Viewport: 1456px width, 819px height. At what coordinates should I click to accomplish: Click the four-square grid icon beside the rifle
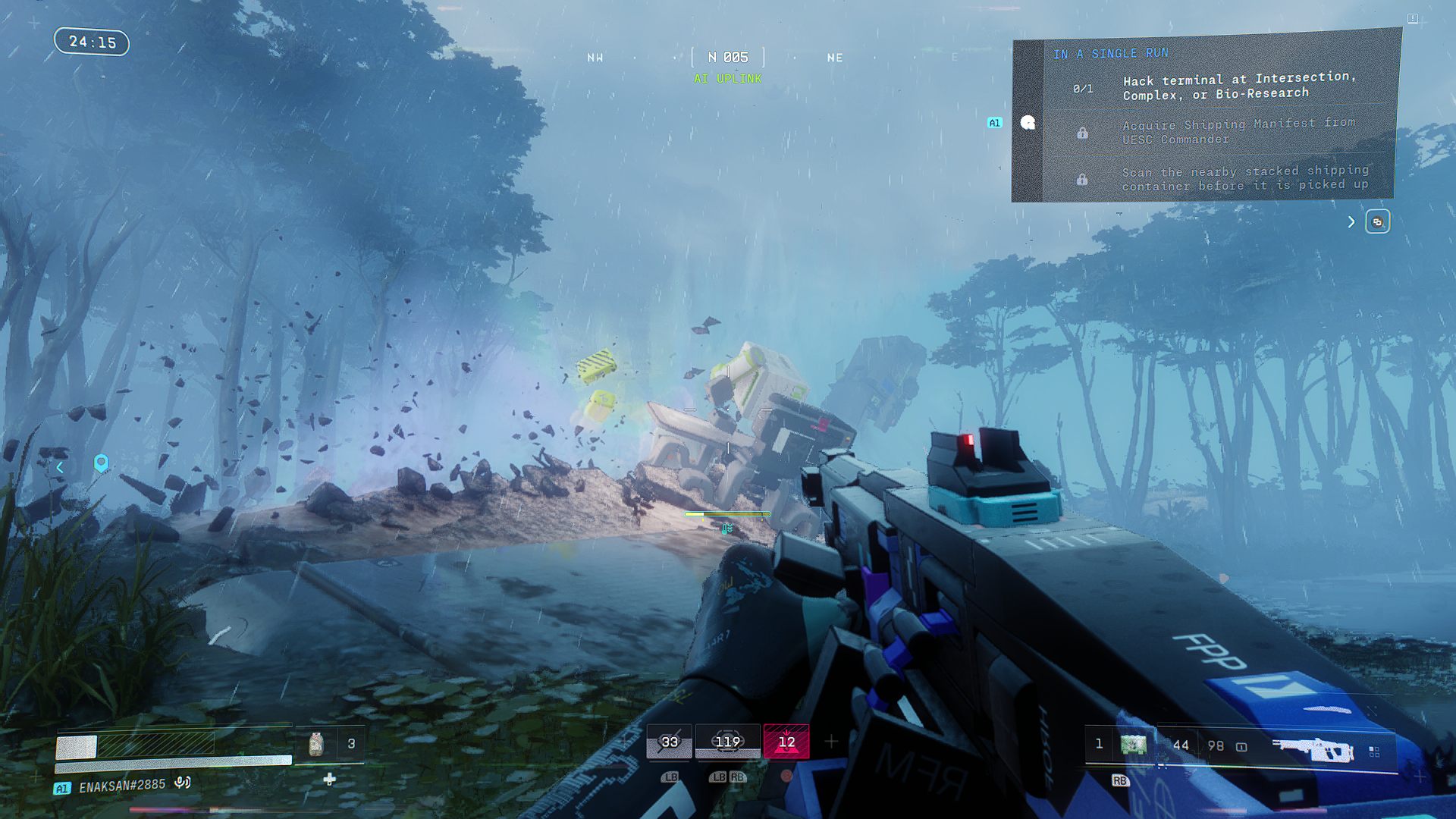point(1374,751)
